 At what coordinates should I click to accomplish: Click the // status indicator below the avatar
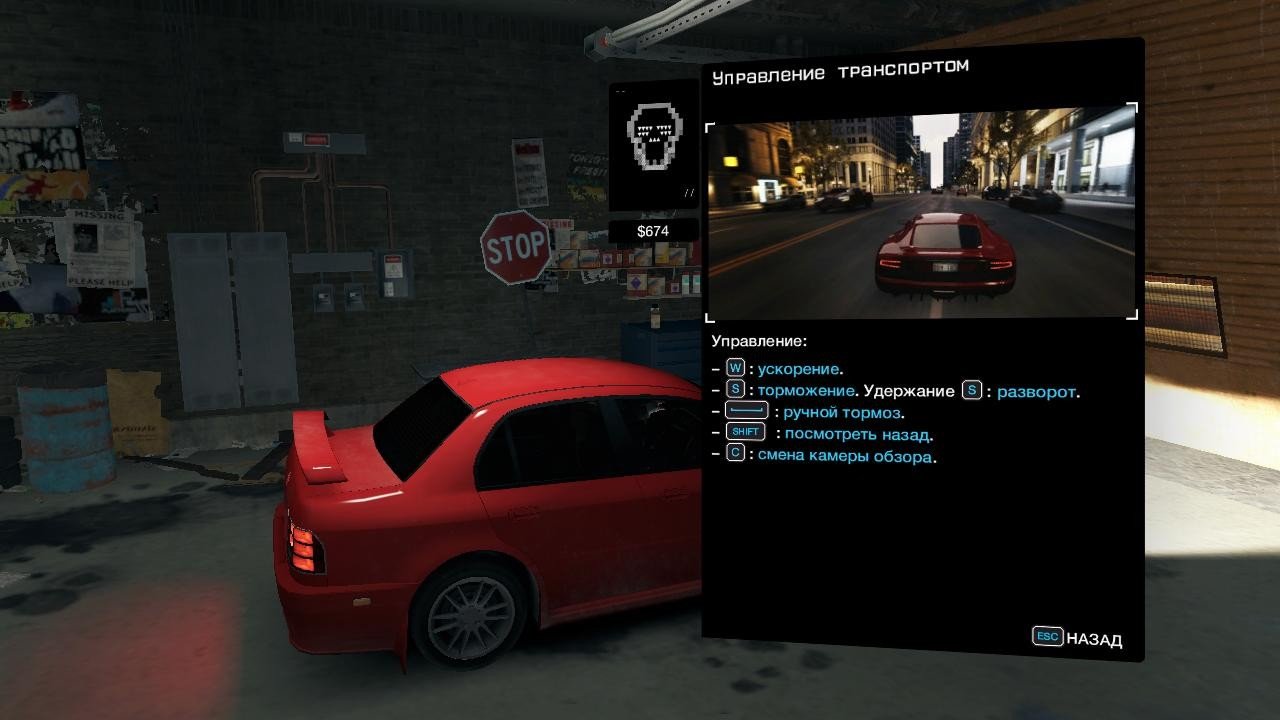pyautogui.click(x=687, y=189)
